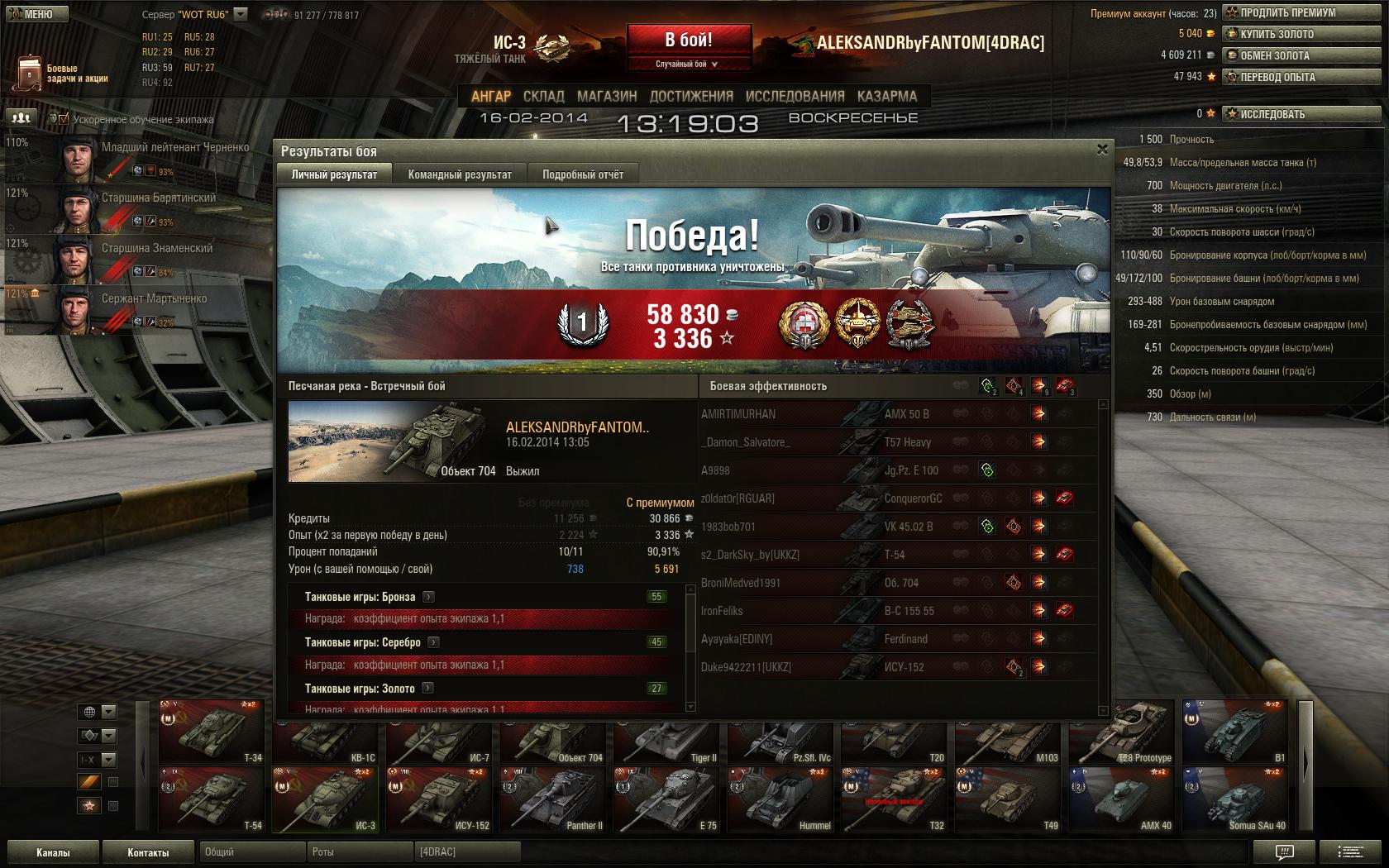Open the МАГАЗИН section

pos(607,97)
